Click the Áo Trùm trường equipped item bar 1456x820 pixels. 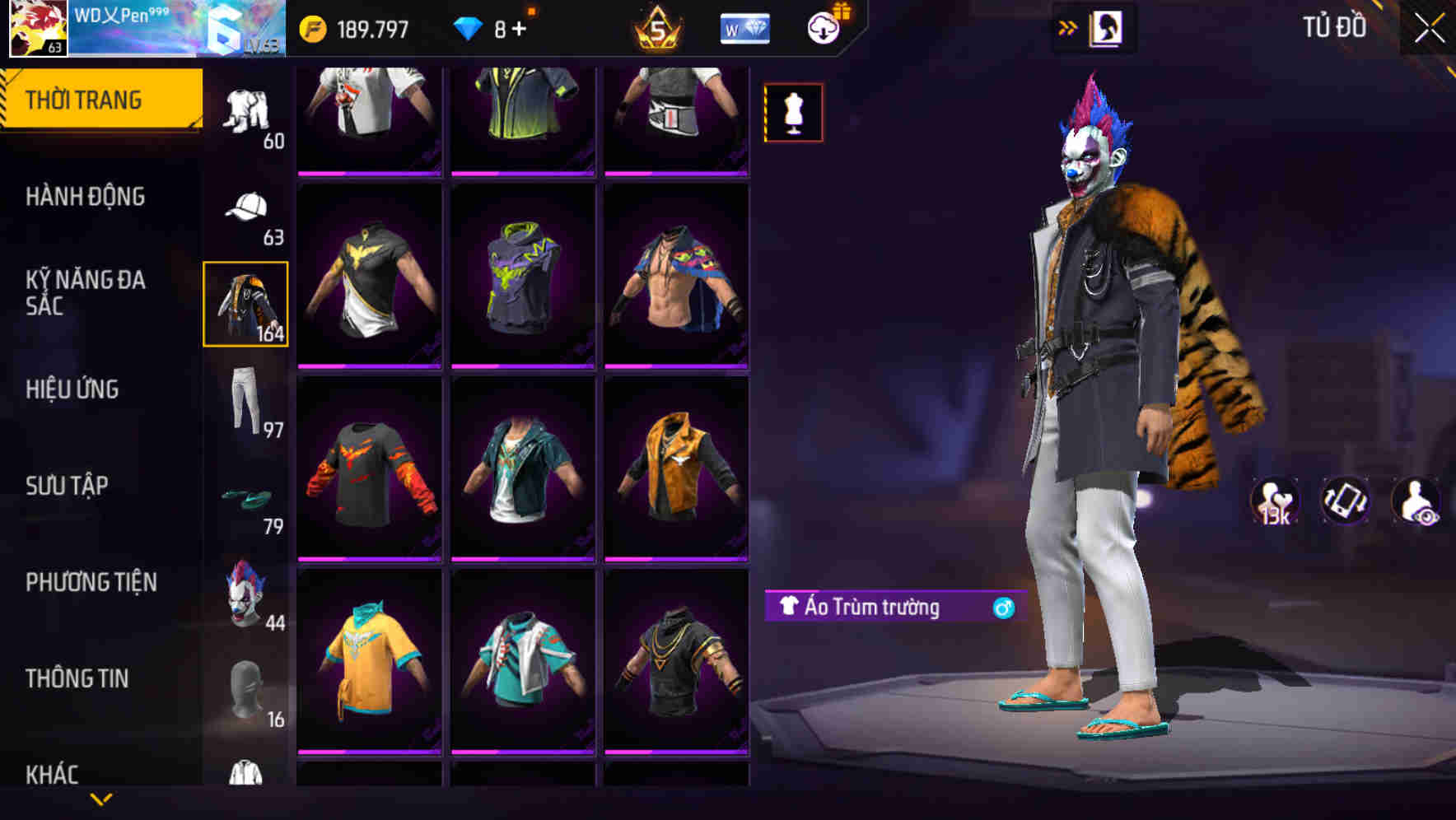coord(894,607)
